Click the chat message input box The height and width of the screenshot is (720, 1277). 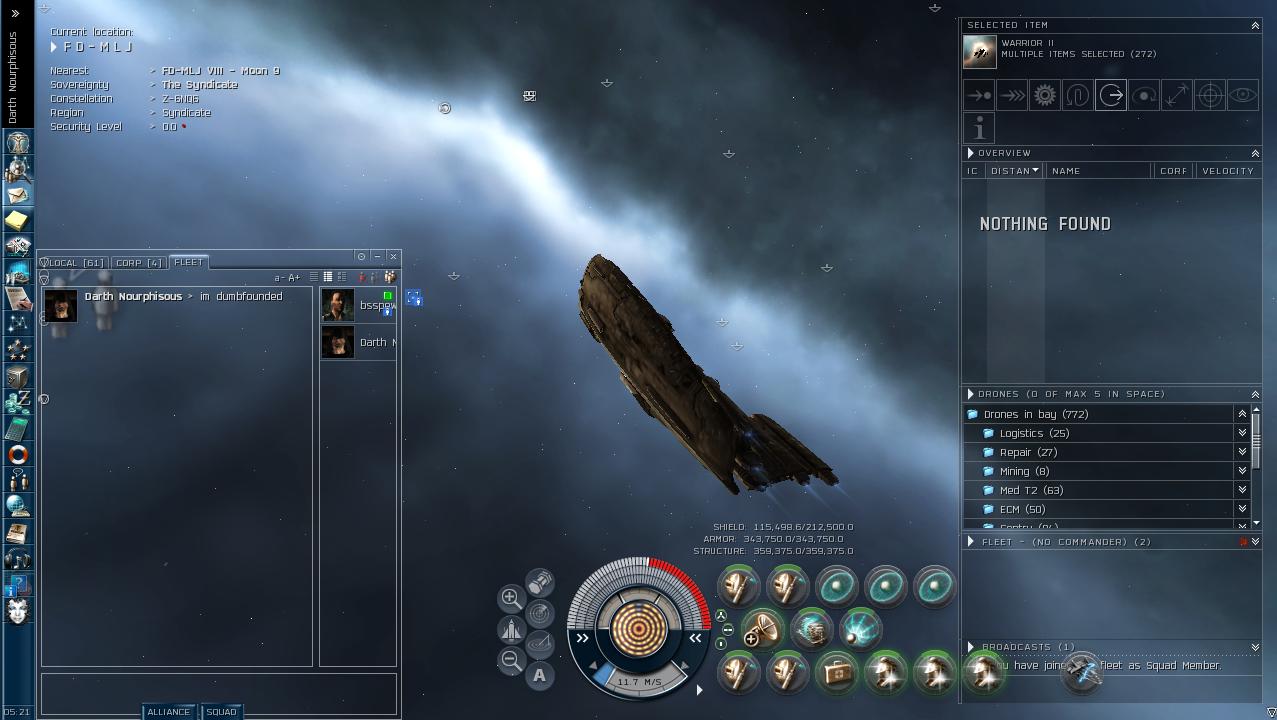pyautogui.click(x=218, y=693)
